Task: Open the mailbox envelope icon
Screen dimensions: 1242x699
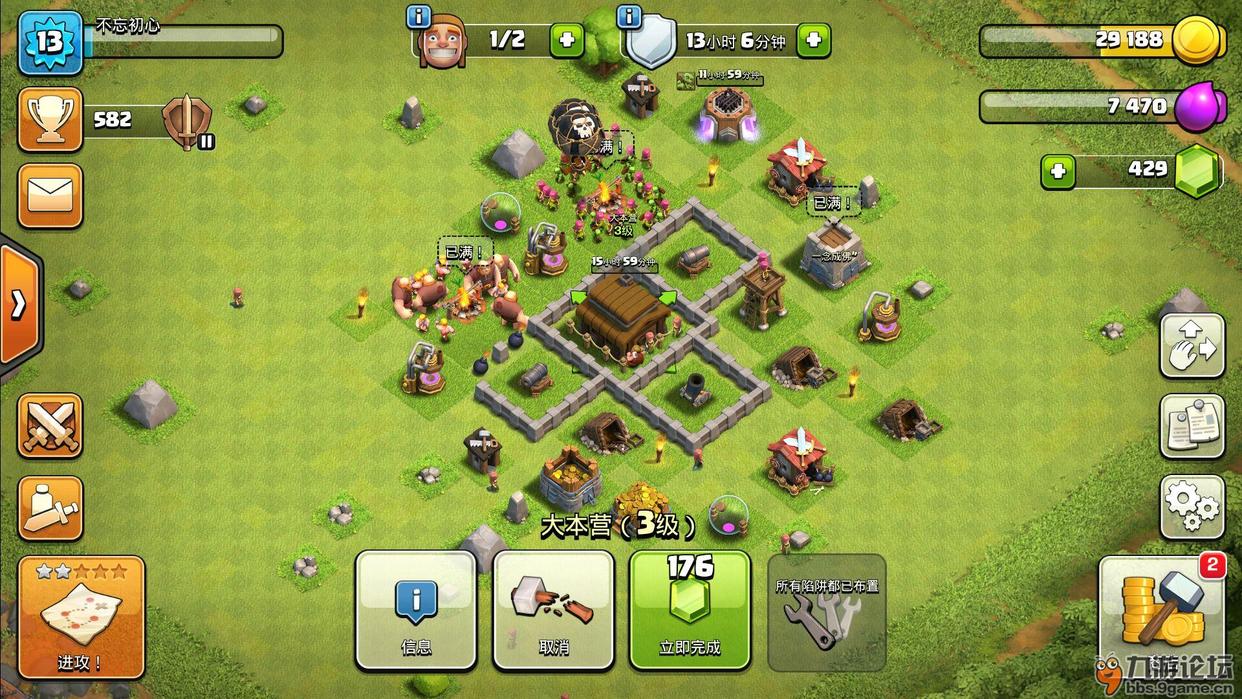Action: click(x=50, y=196)
